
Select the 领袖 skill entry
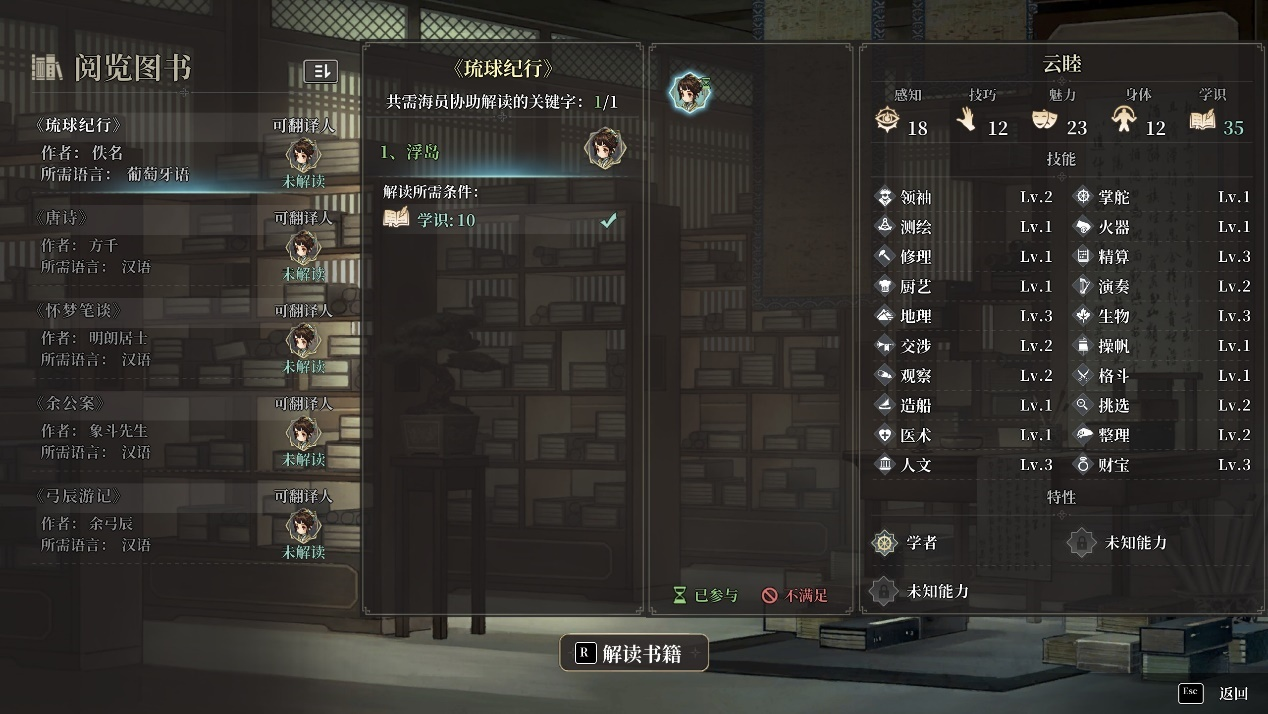point(915,197)
